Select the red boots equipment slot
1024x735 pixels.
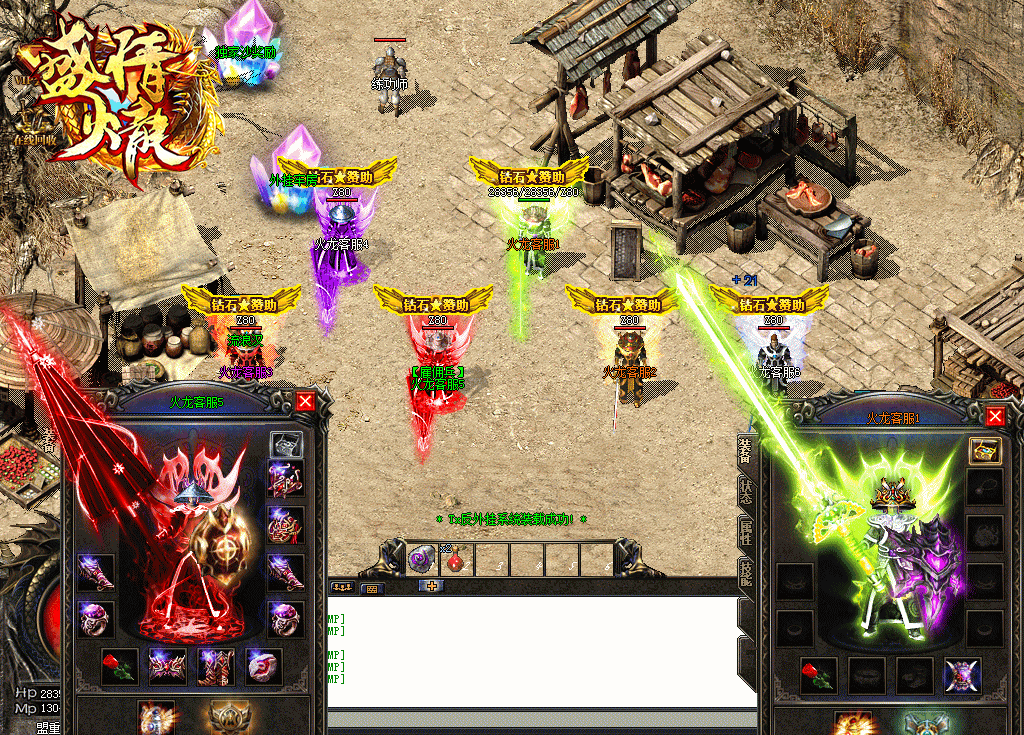tap(216, 667)
